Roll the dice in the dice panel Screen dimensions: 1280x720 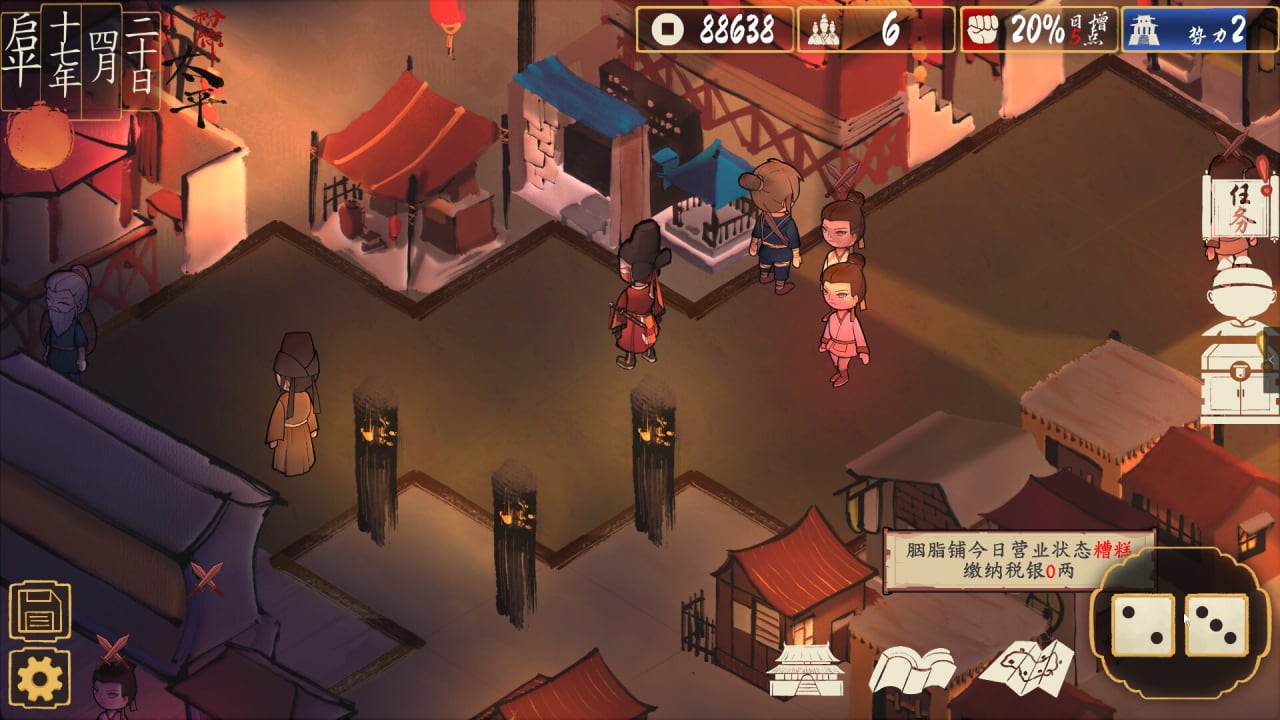point(1180,625)
